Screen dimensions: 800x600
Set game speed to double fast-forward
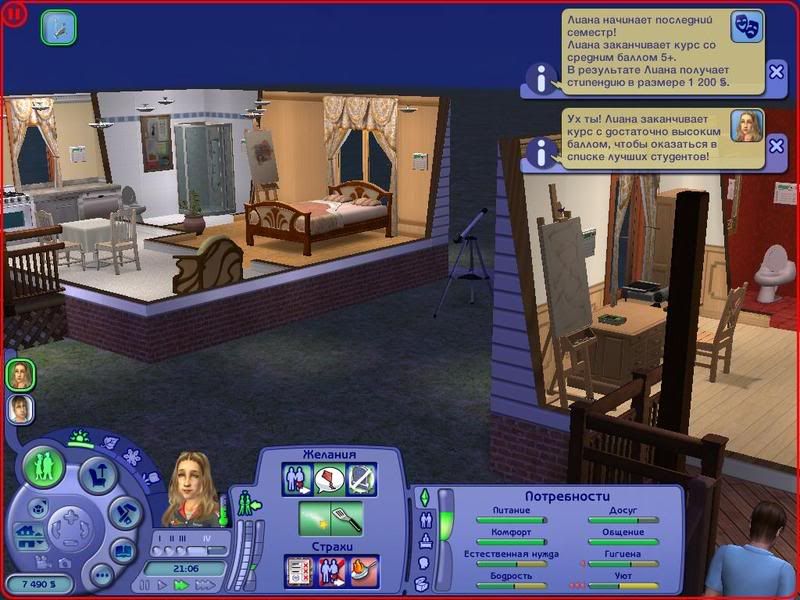(182, 584)
